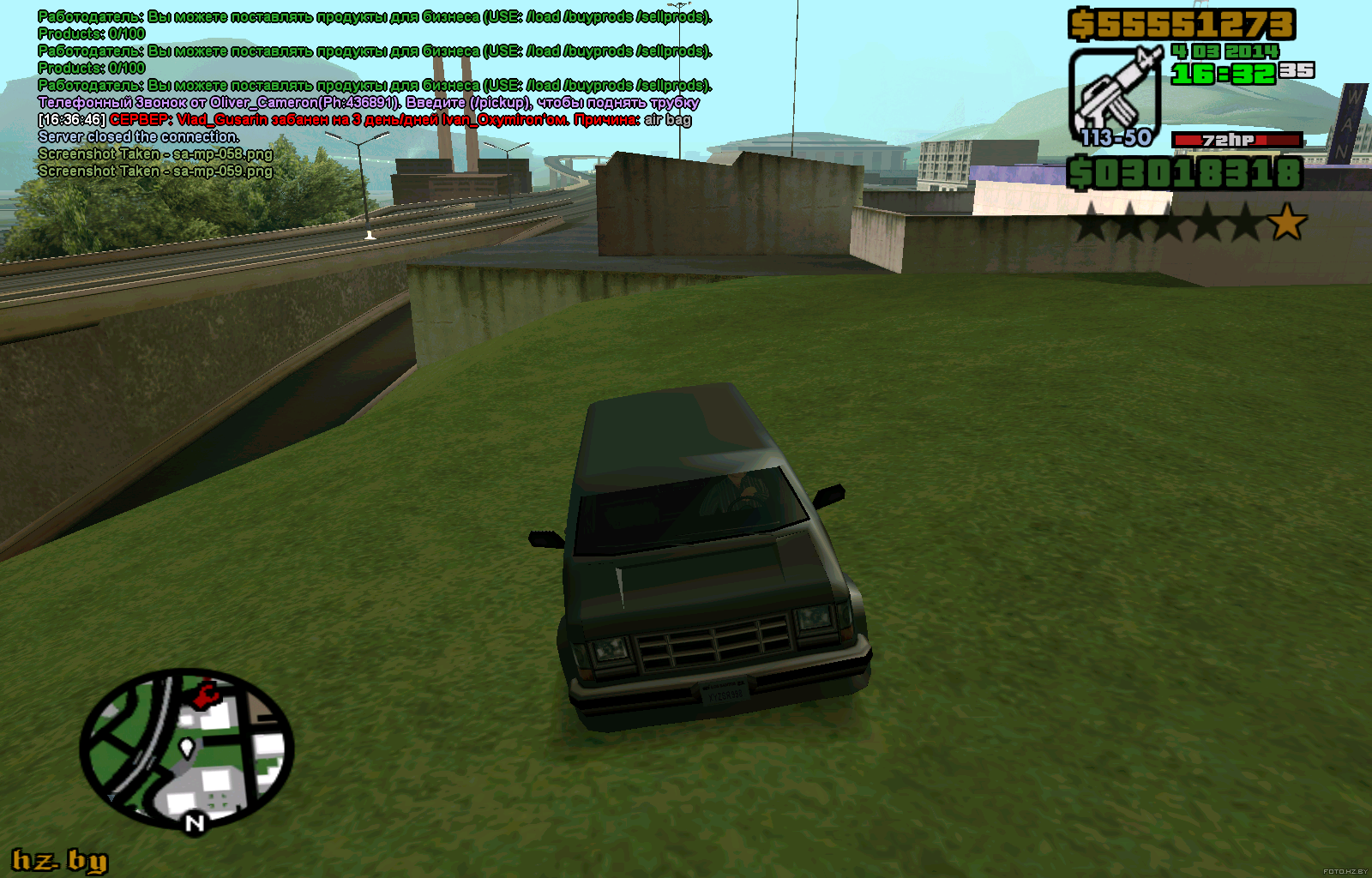1372x878 pixels.
Task: Click the gold wanted level star
Action: (1287, 223)
